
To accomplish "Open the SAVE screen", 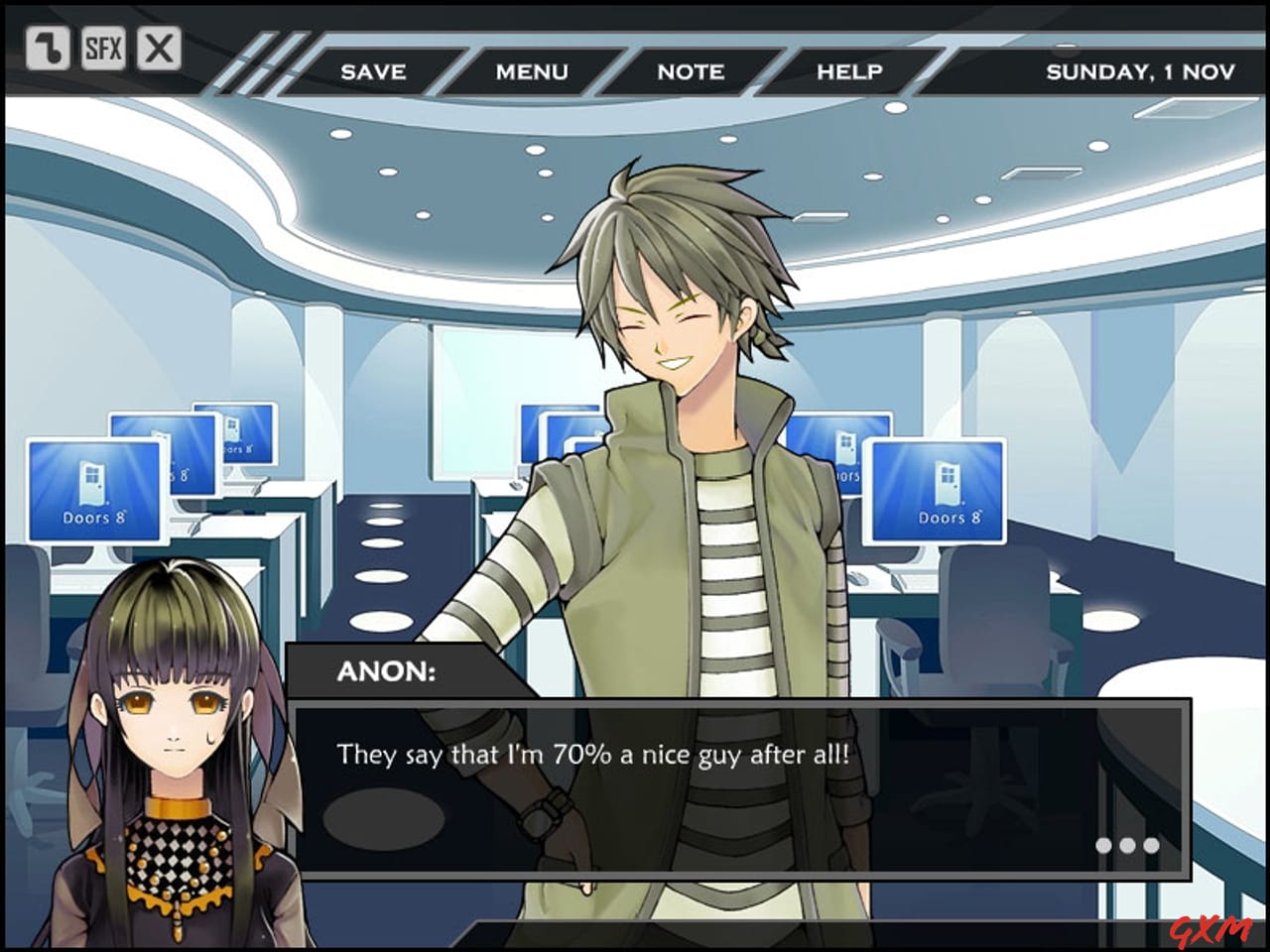I will [x=373, y=71].
